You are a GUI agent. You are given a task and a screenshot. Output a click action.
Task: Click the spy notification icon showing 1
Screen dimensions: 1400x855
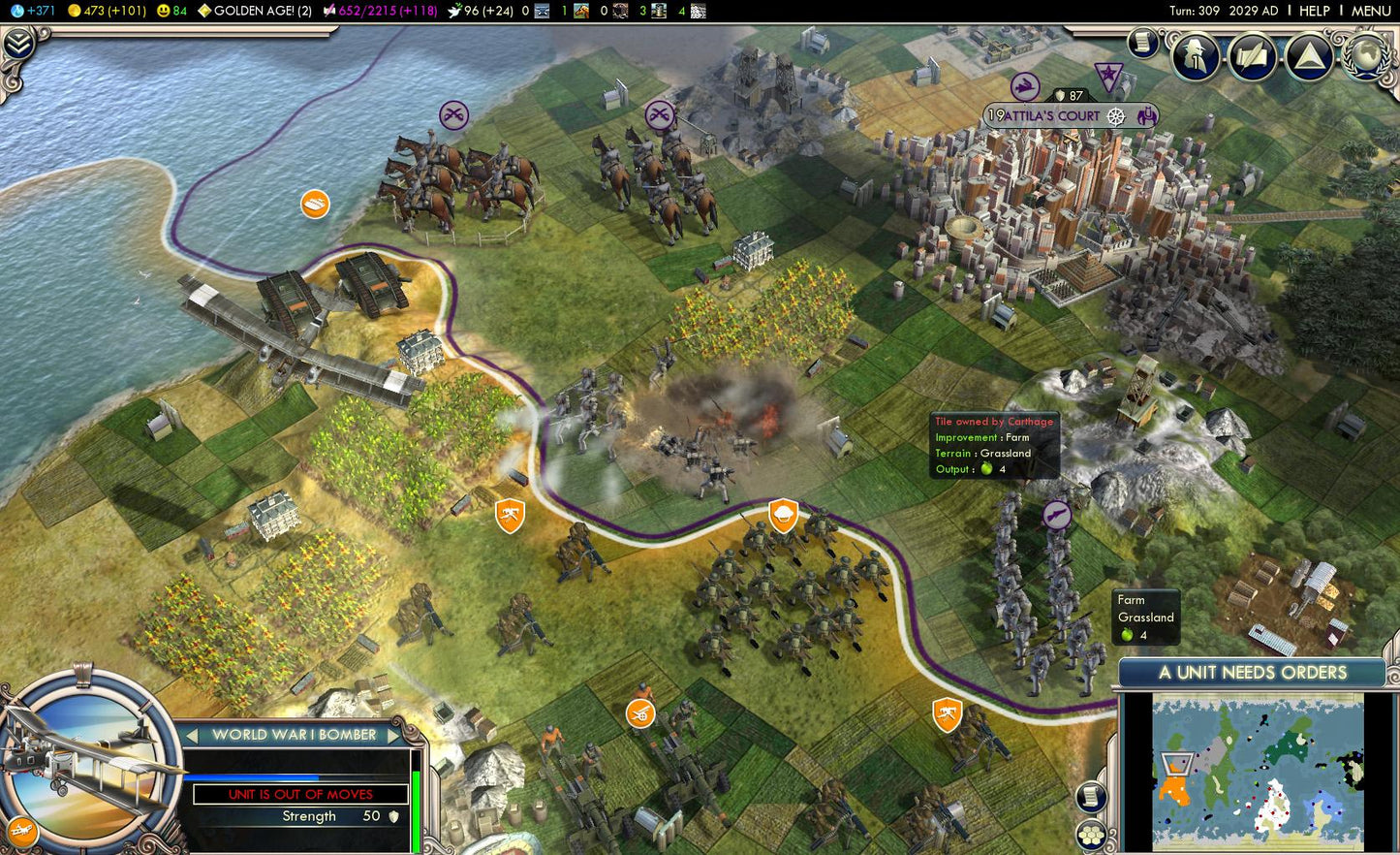pos(1194,56)
